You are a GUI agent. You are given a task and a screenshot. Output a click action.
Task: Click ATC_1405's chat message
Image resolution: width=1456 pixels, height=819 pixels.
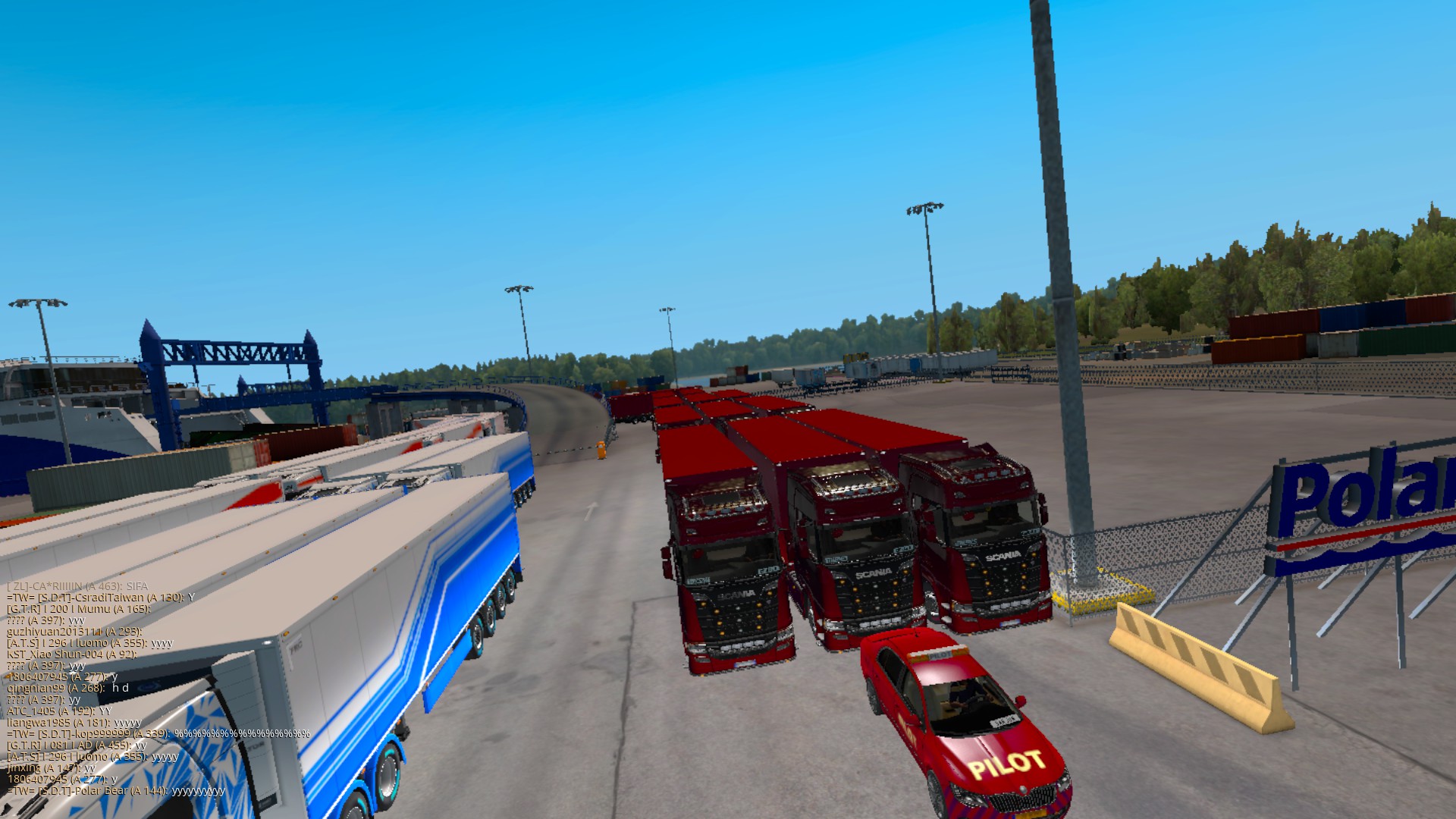(59, 711)
